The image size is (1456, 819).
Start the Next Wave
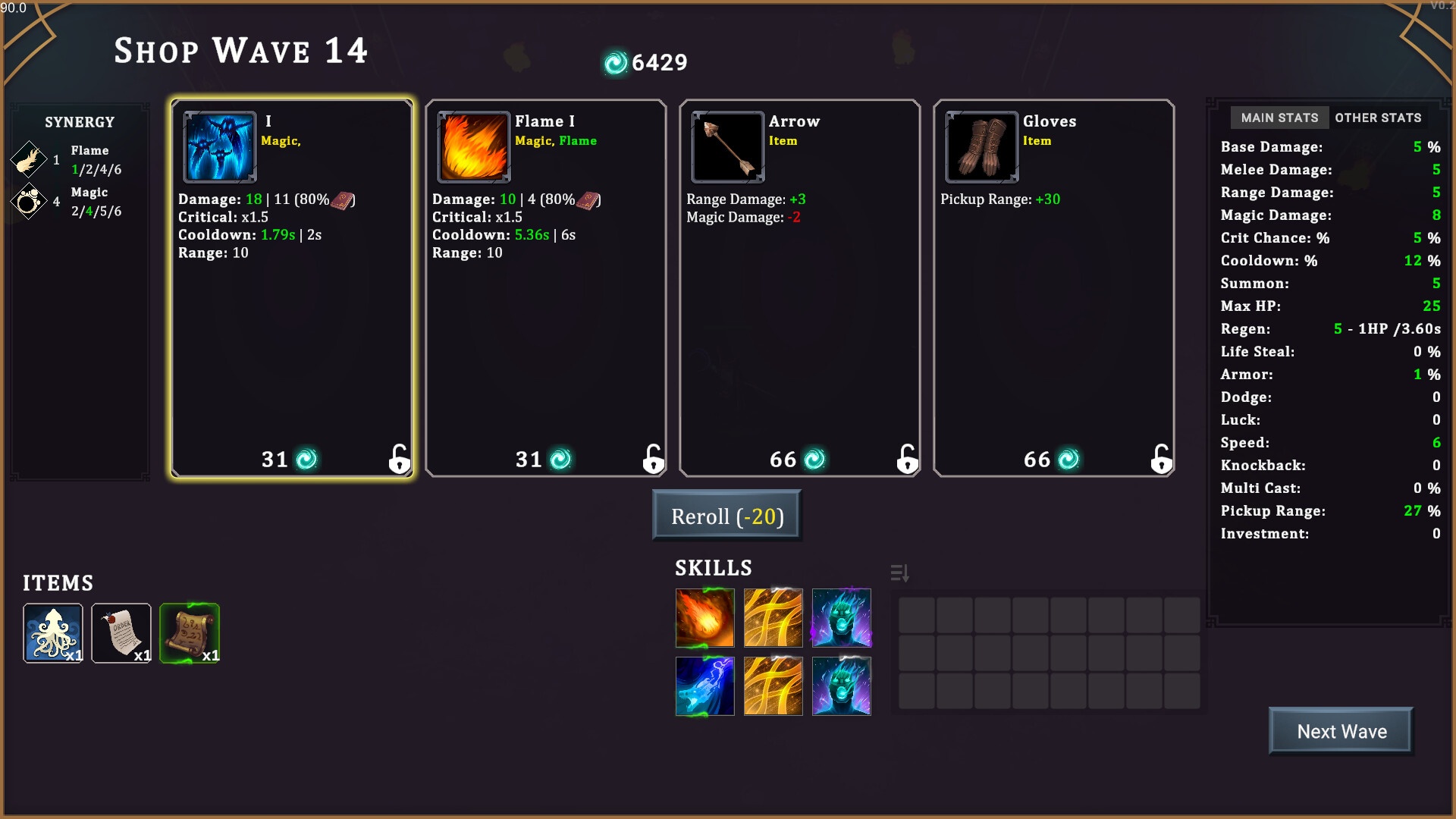(x=1341, y=731)
